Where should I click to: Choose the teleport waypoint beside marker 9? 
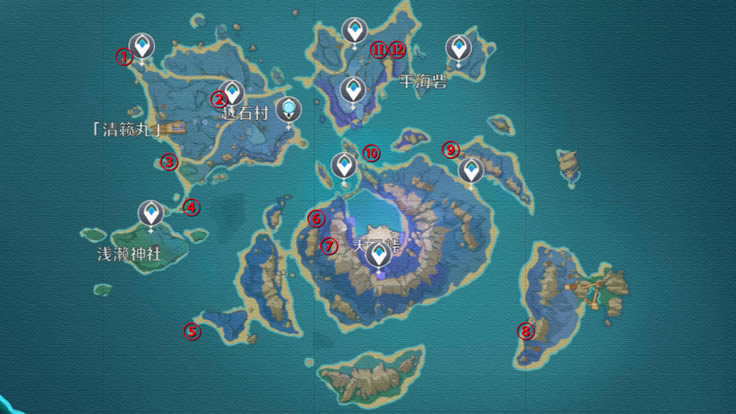click(471, 171)
